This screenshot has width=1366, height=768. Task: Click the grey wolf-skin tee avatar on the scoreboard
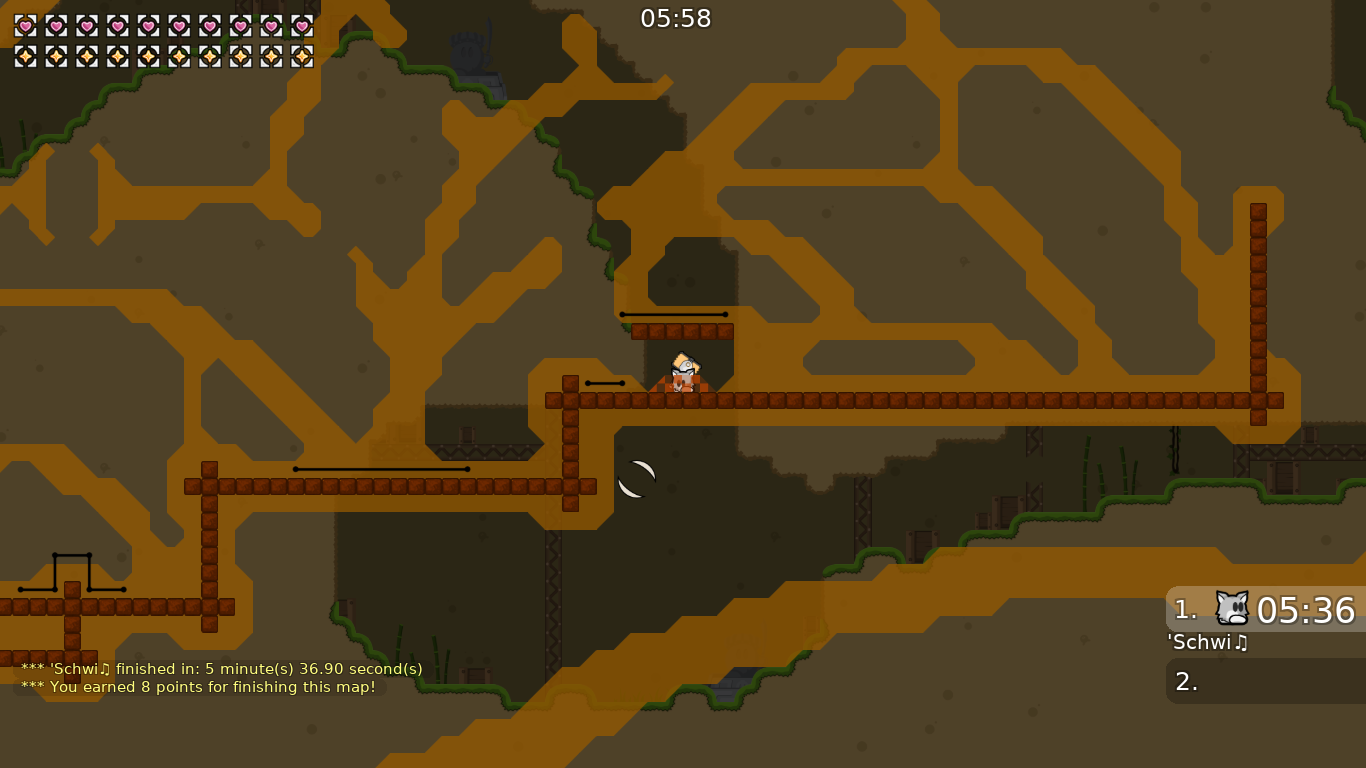[x=1230, y=609]
